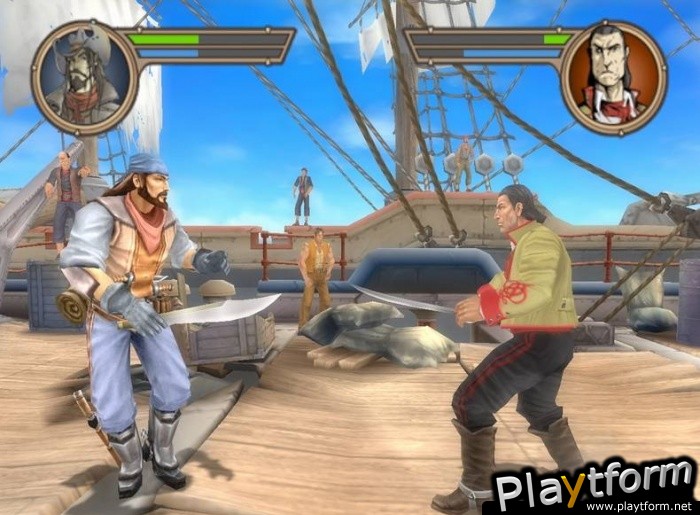The height and width of the screenshot is (515, 700).
Task: Click the bearded pirate player portrait
Action: [x=83, y=77]
